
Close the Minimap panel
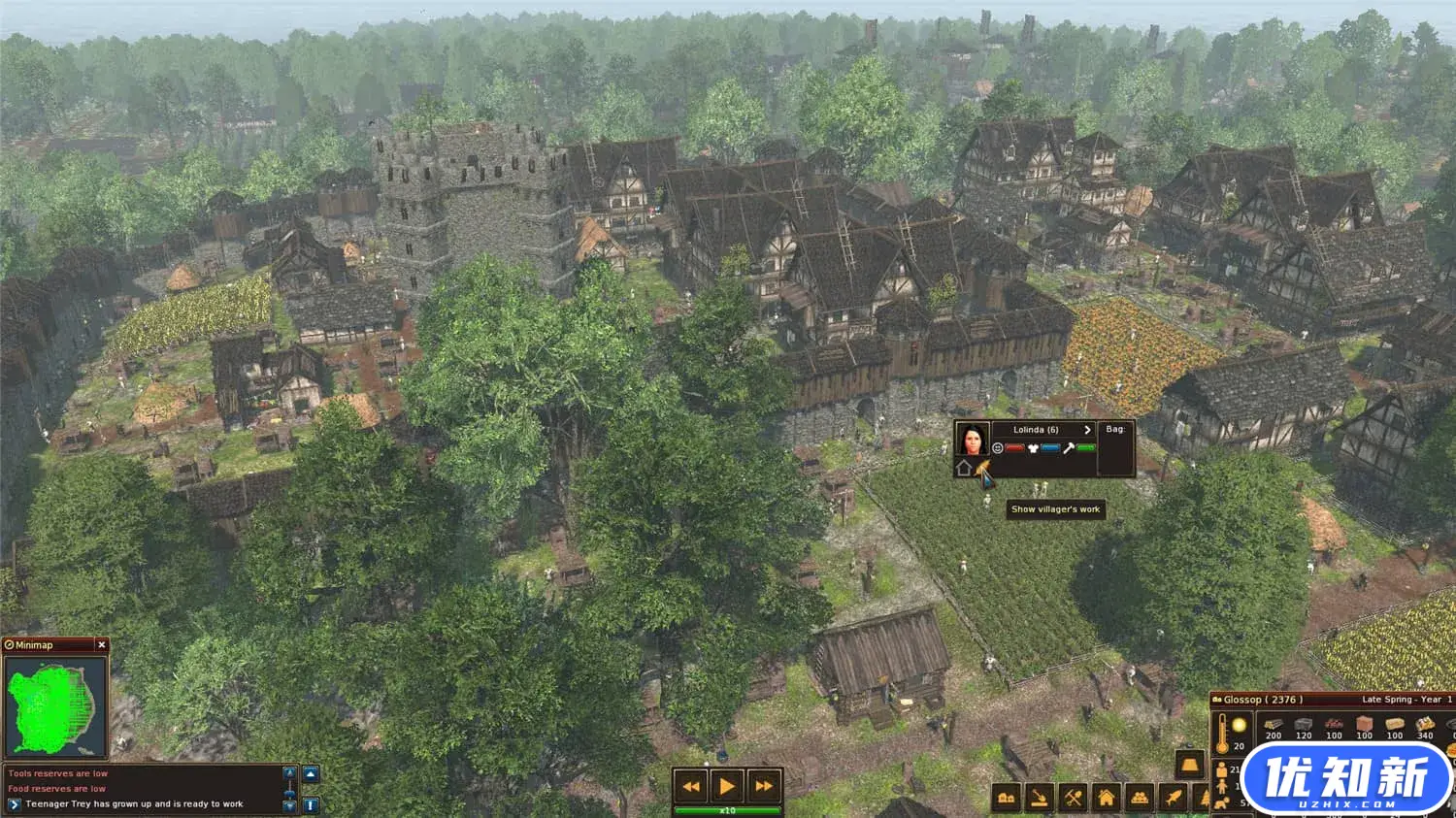101,645
